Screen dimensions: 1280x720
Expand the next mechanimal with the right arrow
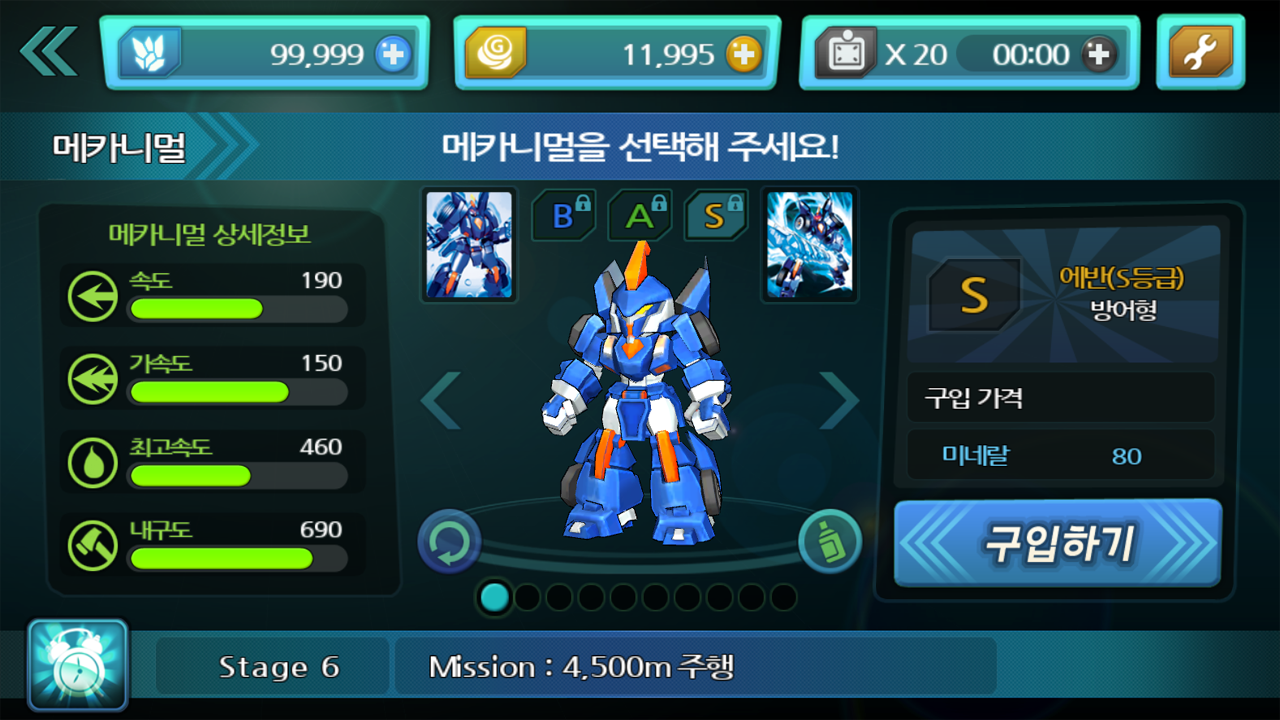click(x=839, y=398)
